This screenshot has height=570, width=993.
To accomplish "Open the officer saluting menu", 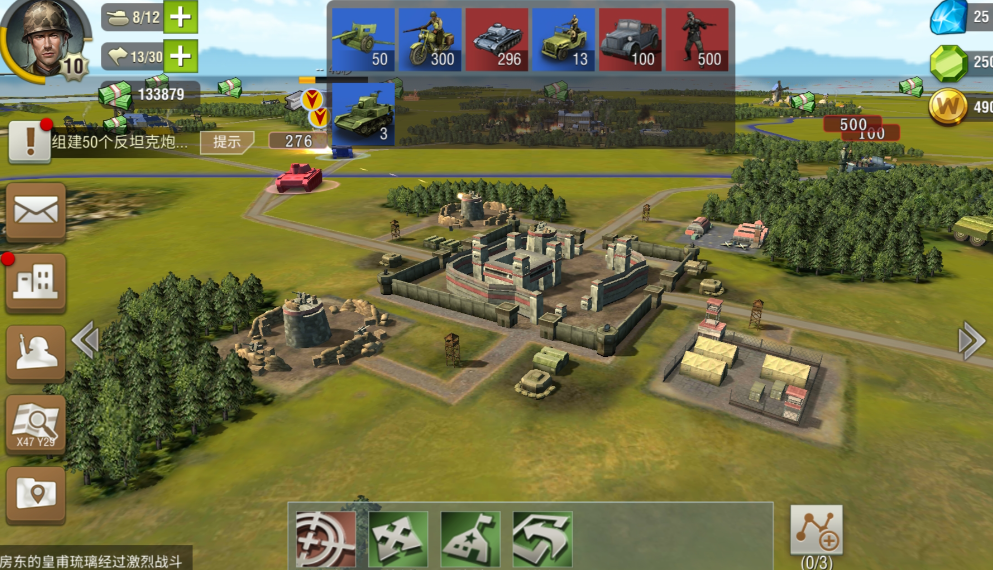I will click(36, 354).
